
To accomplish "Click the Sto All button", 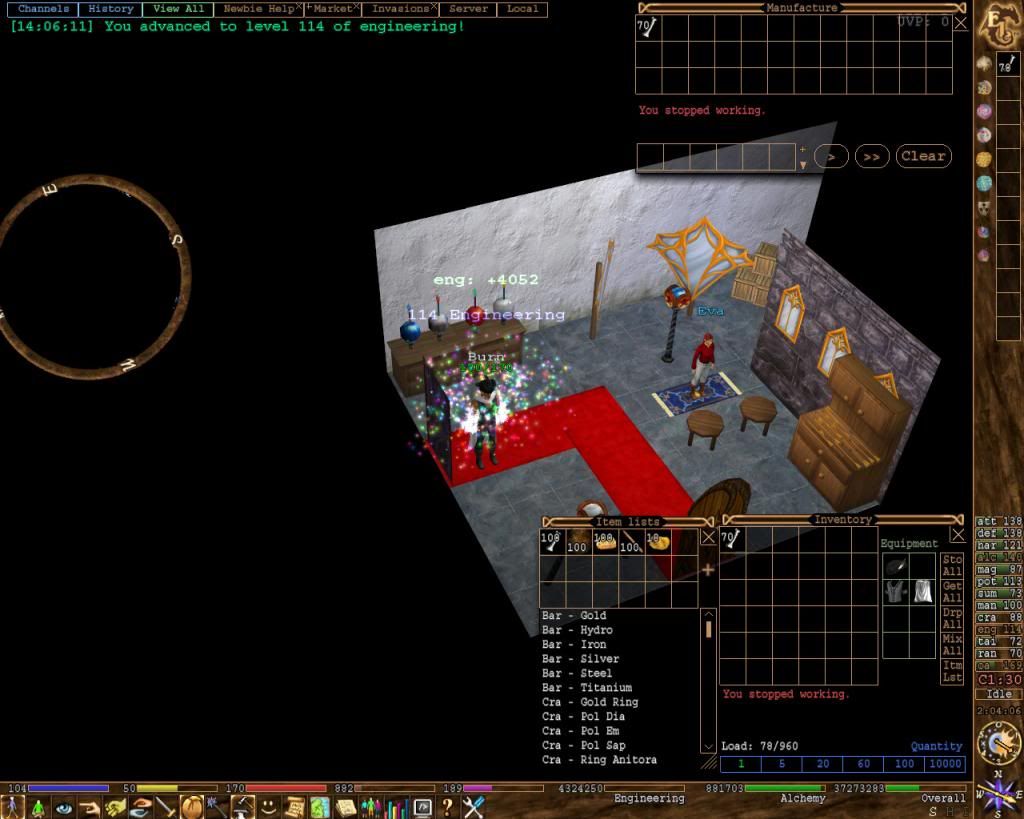I will tap(952, 565).
